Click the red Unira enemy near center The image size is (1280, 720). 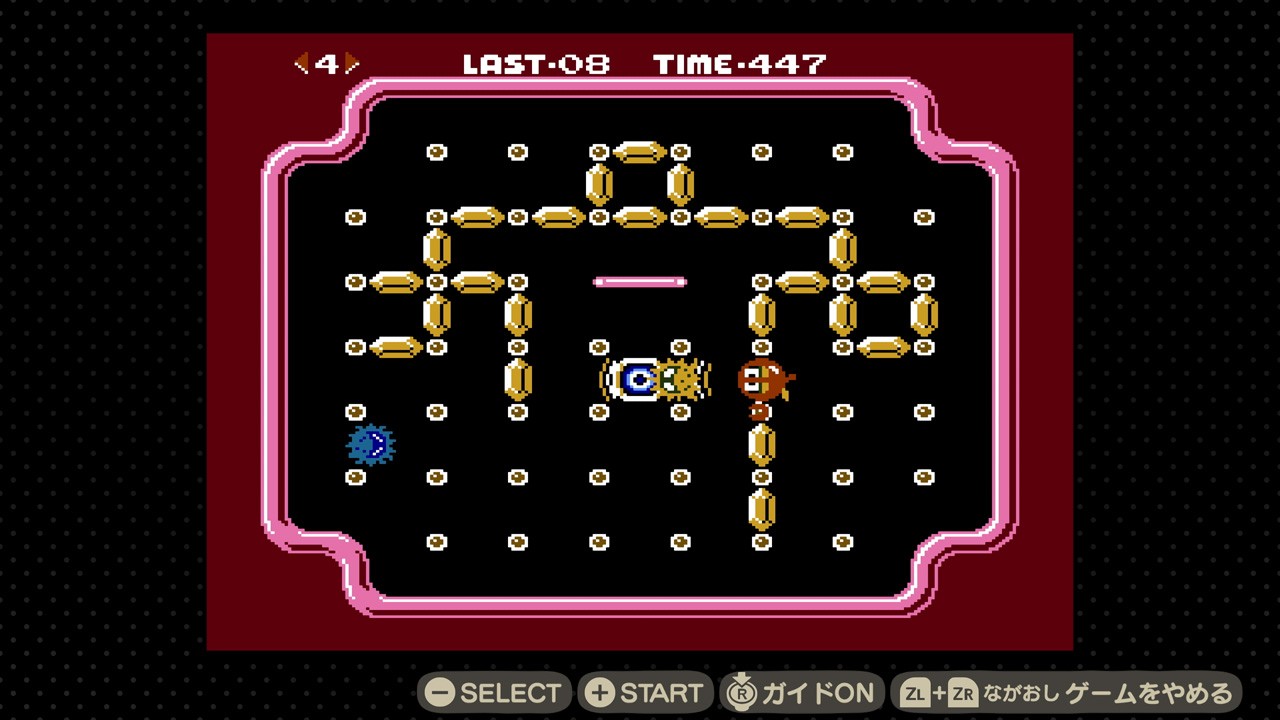(763, 380)
